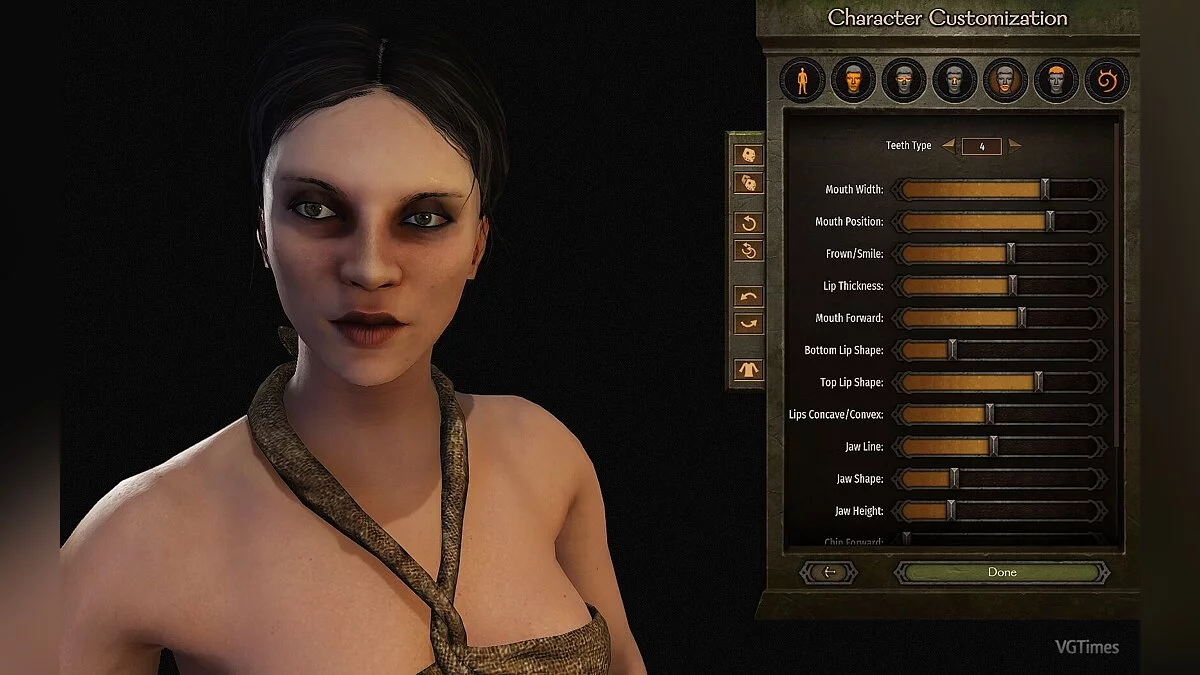The image size is (1200, 675).
Task: Switch to the full body tab
Action: (x=802, y=80)
